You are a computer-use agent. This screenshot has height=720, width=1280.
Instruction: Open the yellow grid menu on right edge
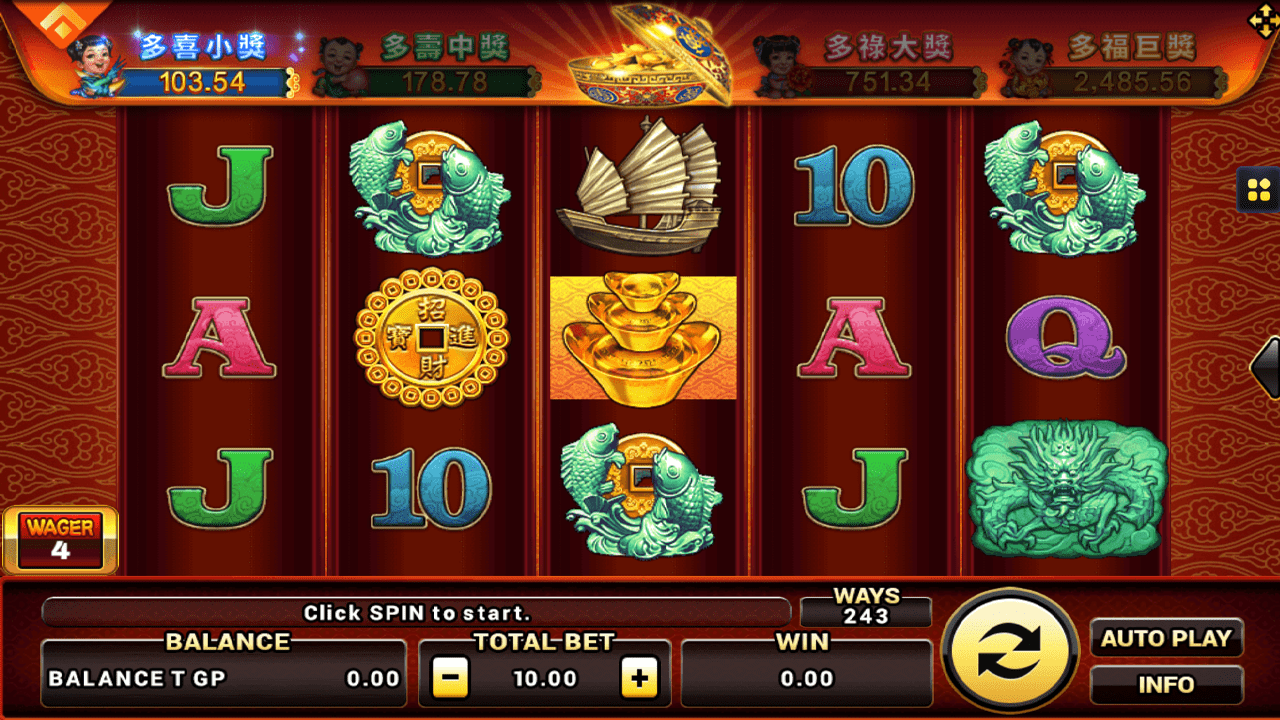tap(1258, 190)
